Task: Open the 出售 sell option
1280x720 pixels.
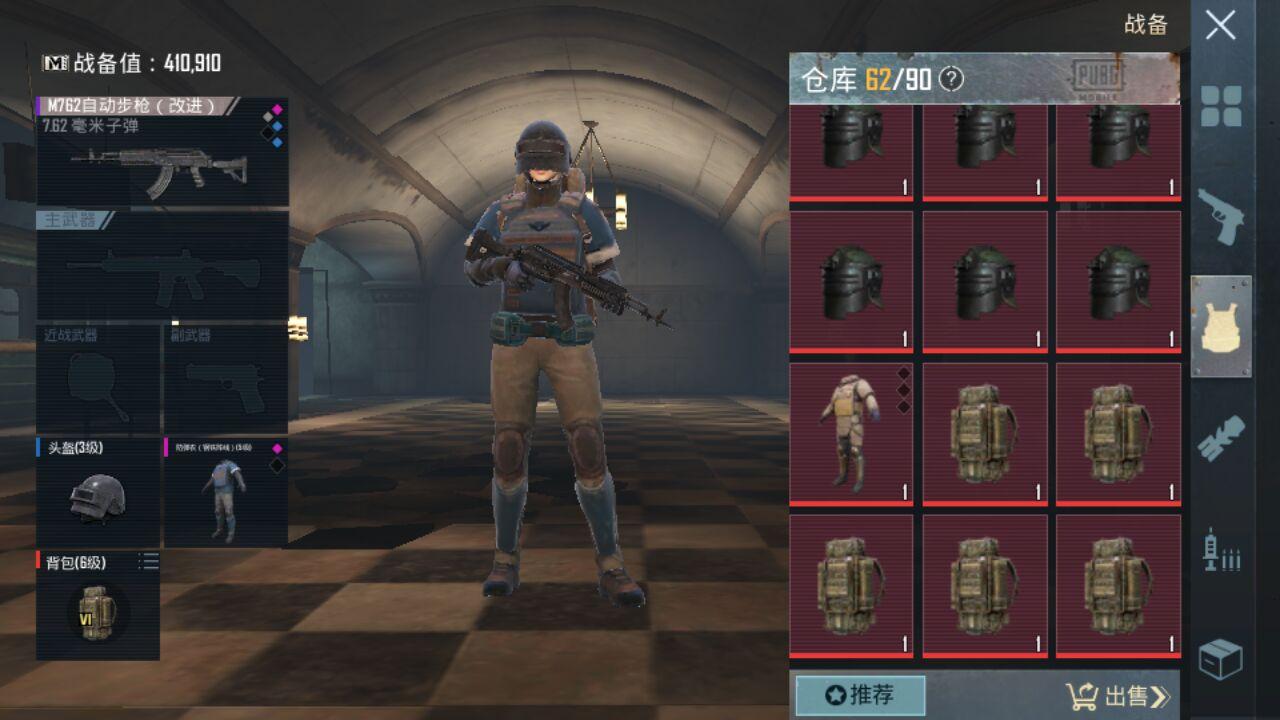Action: pyautogui.click(x=1118, y=696)
